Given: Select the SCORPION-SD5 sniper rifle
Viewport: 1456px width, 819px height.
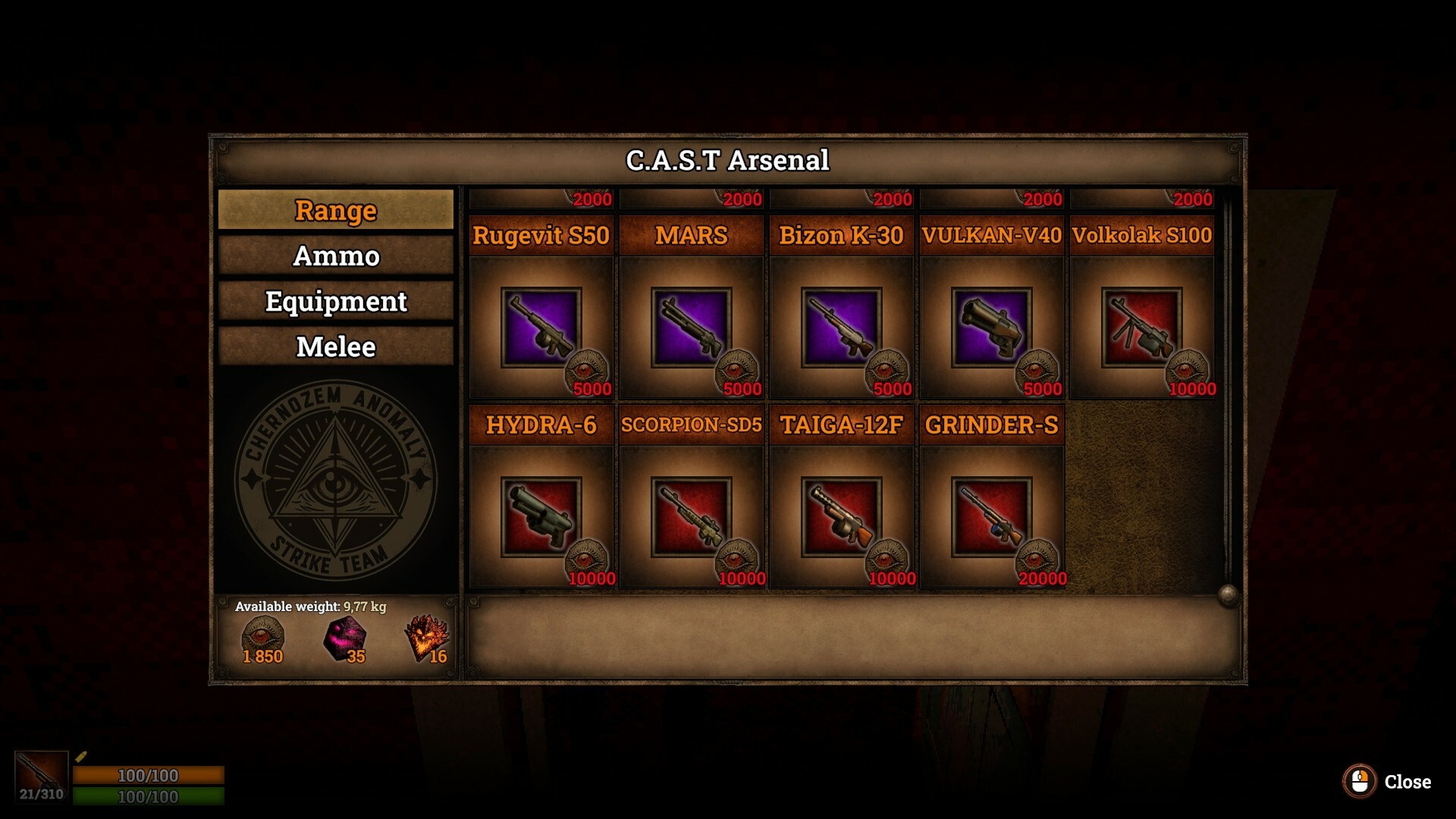Looking at the screenshot, I should tap(691, 517).
